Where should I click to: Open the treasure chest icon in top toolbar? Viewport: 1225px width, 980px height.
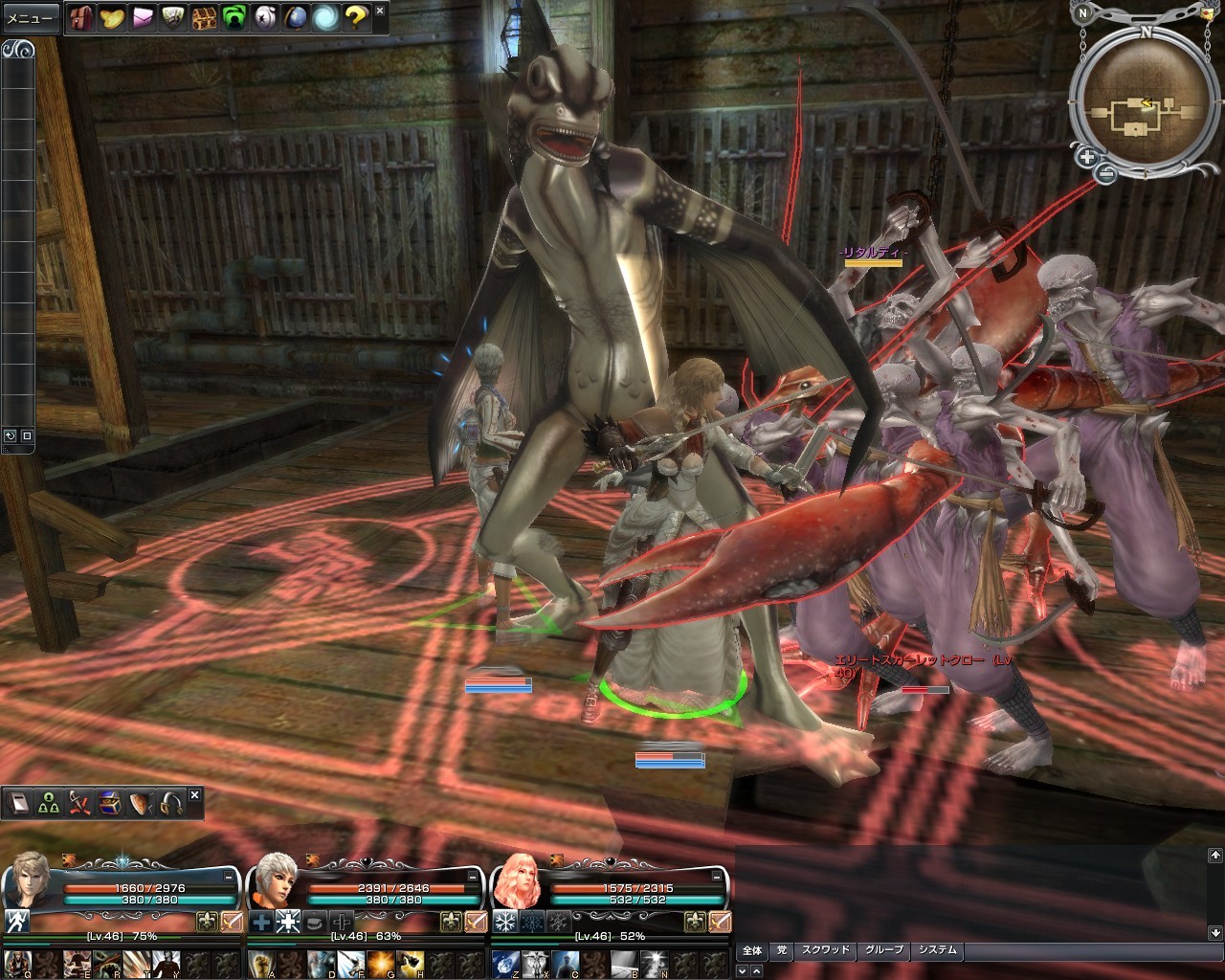(x=204, y=17)
